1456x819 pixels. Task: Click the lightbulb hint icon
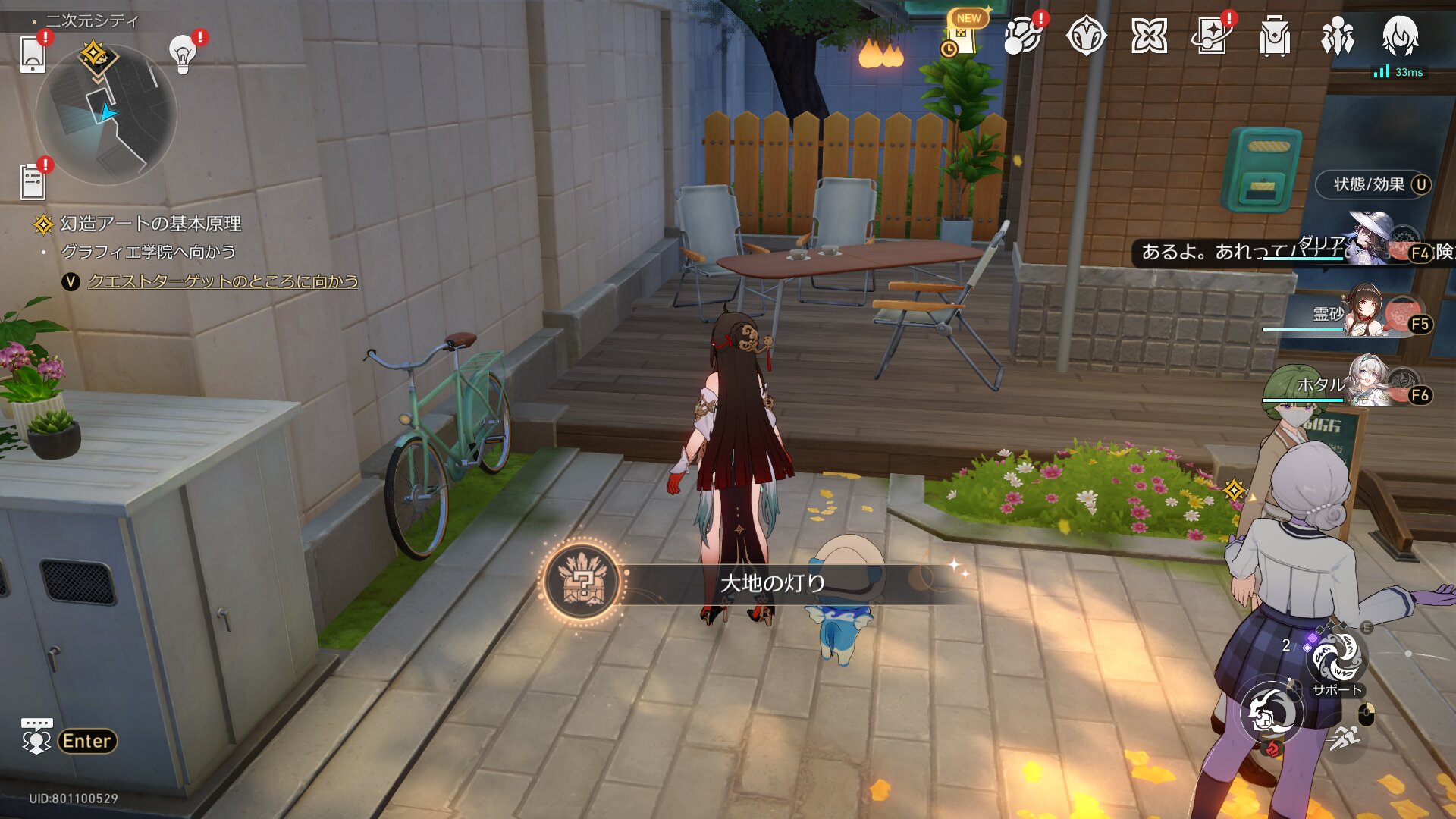pyautogui.click(x=183, y=53)
